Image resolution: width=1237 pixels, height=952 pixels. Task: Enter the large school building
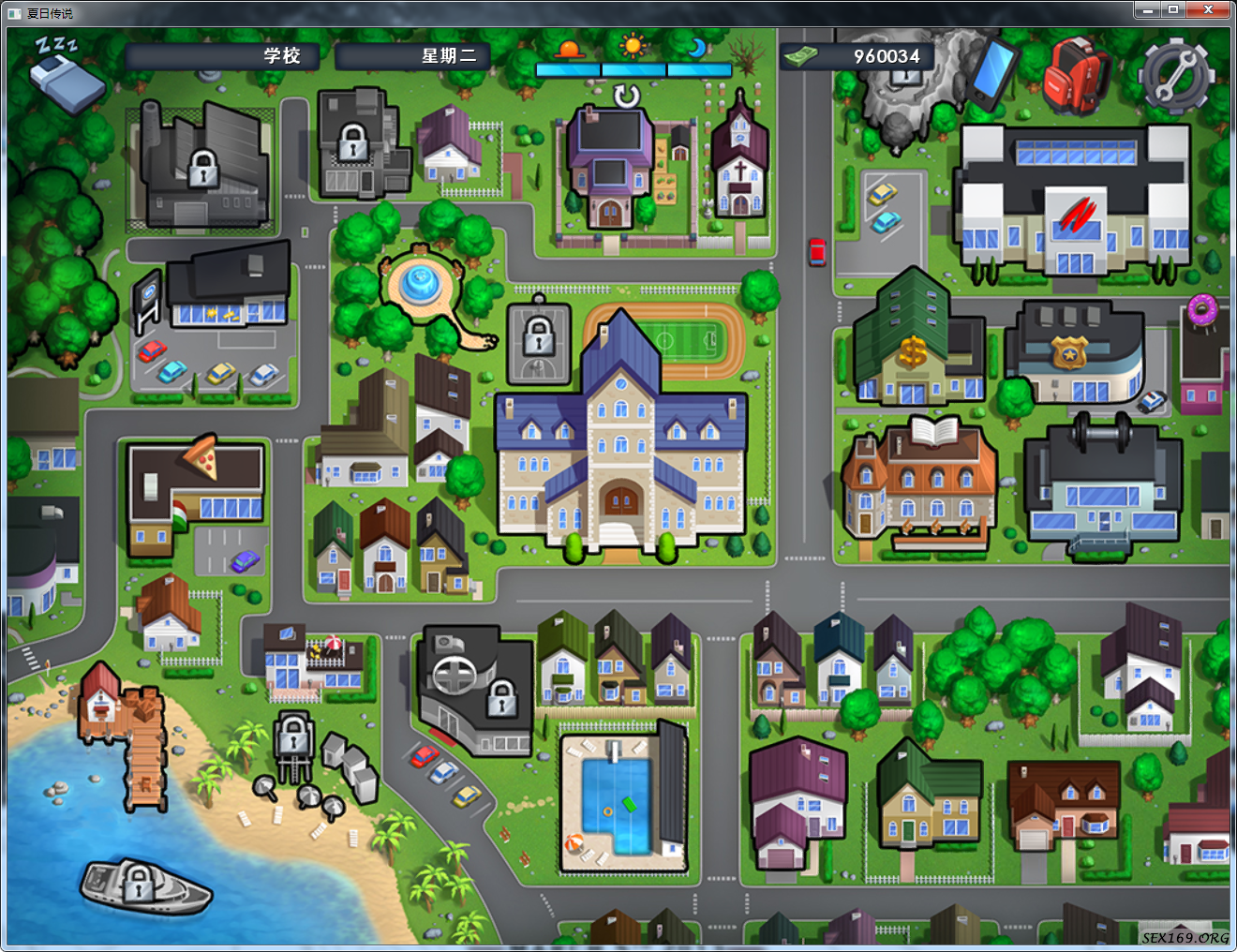[620, 450]
